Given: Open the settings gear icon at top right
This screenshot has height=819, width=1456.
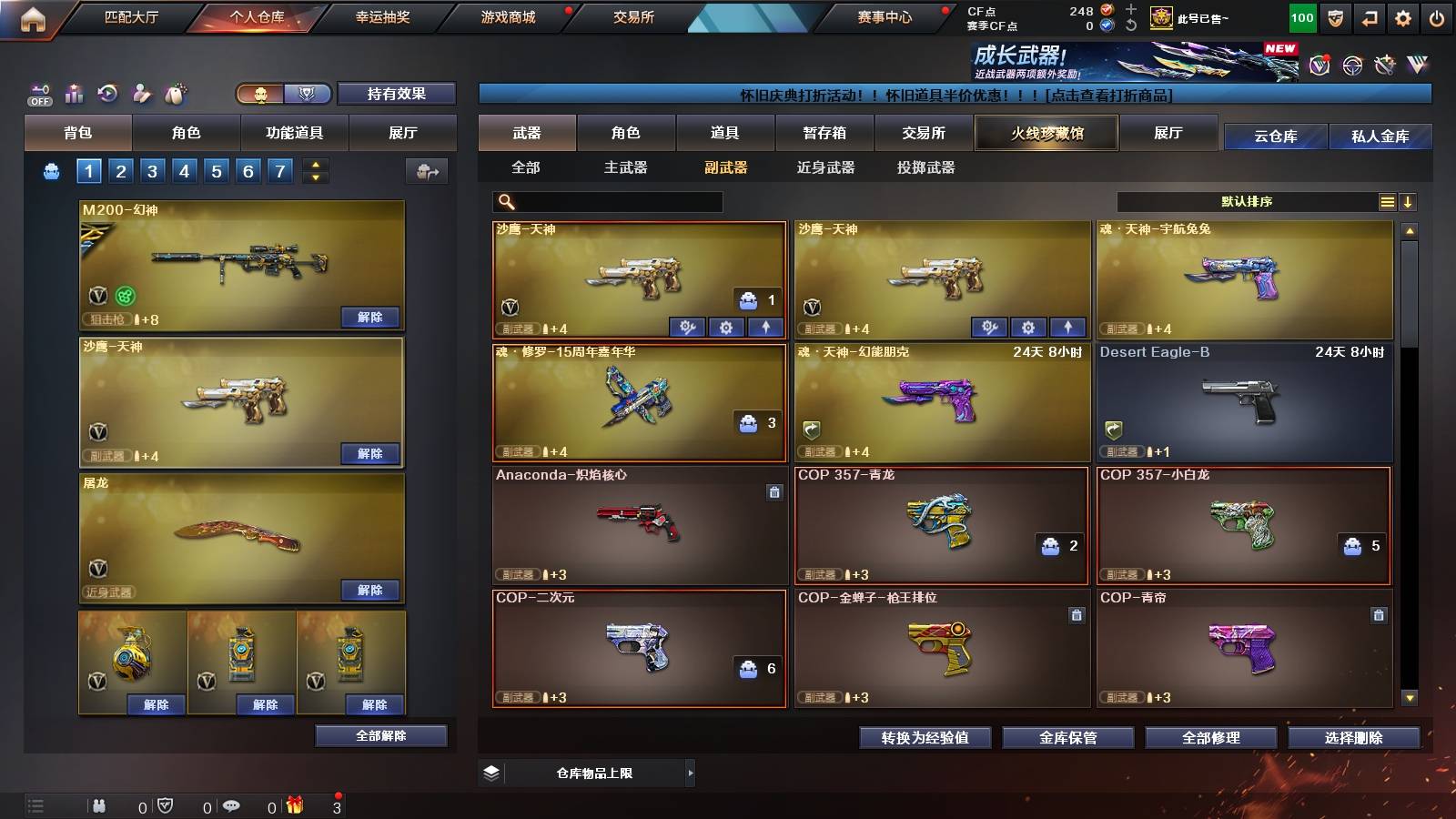Looking at the screenshot, I should pos(1404,16).
